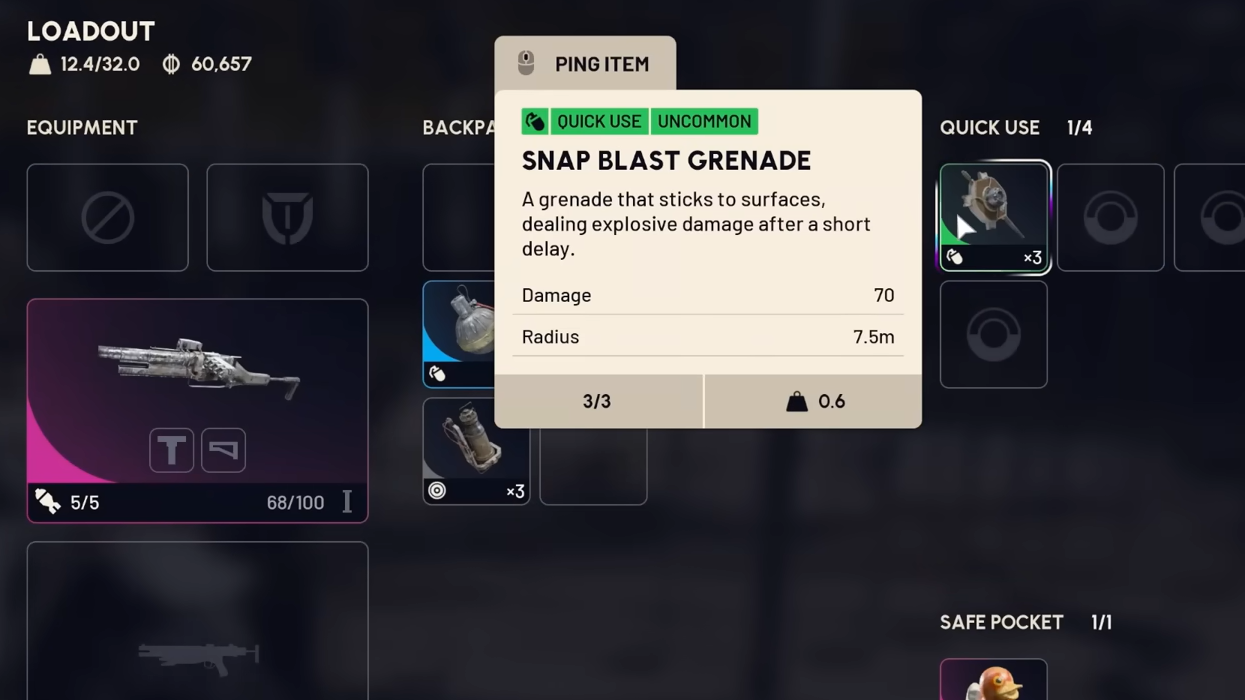Click the empty slot with circle-slash icon
1245x700 pixels.
pyautogui.click(x=107, y=218)
